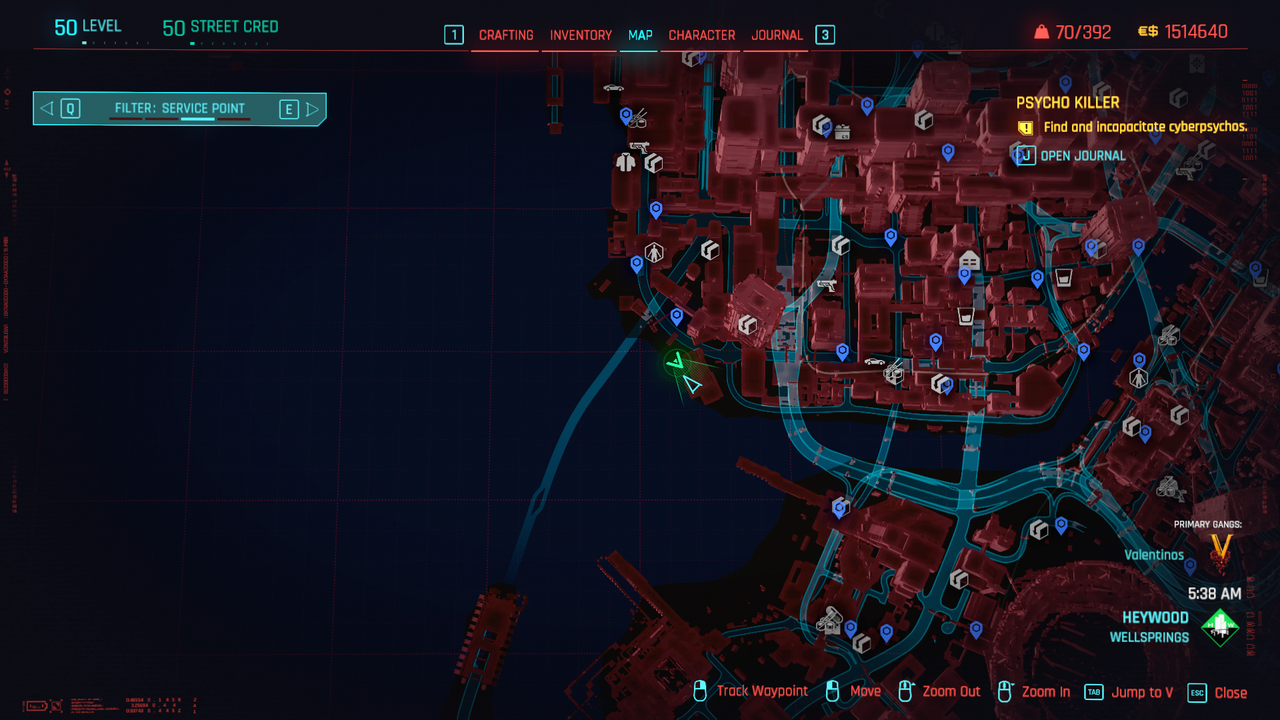Open the Inventory tab

(581, 35)
